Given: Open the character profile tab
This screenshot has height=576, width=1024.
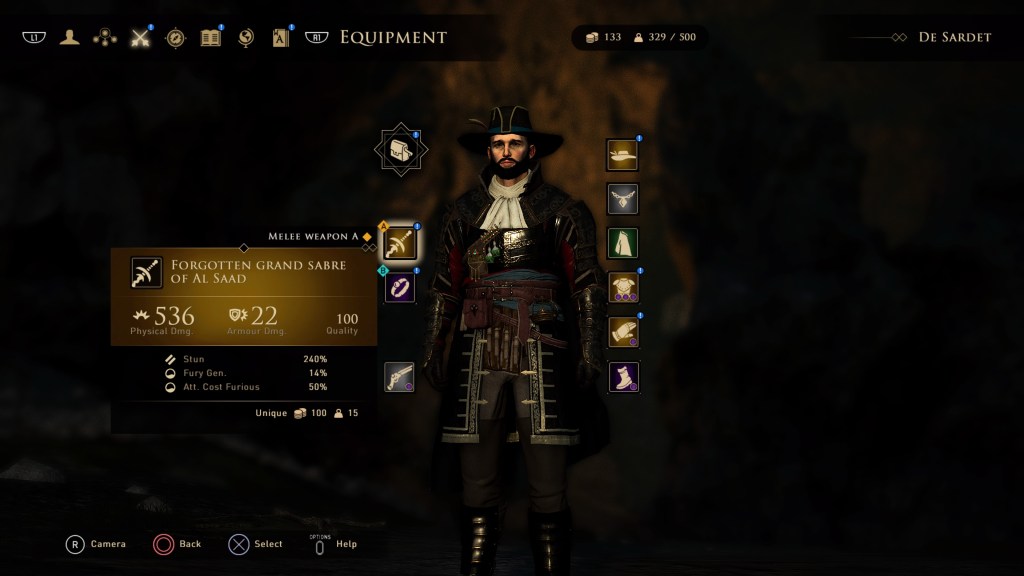Looking at the screenshot, I should coord(69,38).
